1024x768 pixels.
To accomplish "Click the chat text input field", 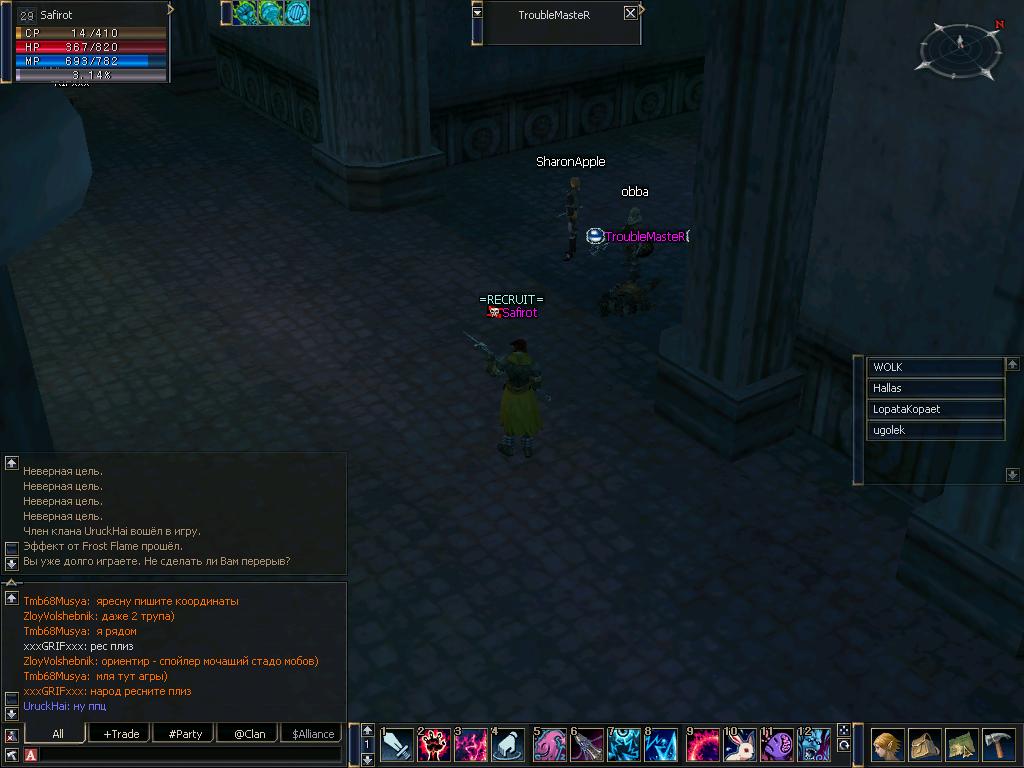I will (190, 755).
